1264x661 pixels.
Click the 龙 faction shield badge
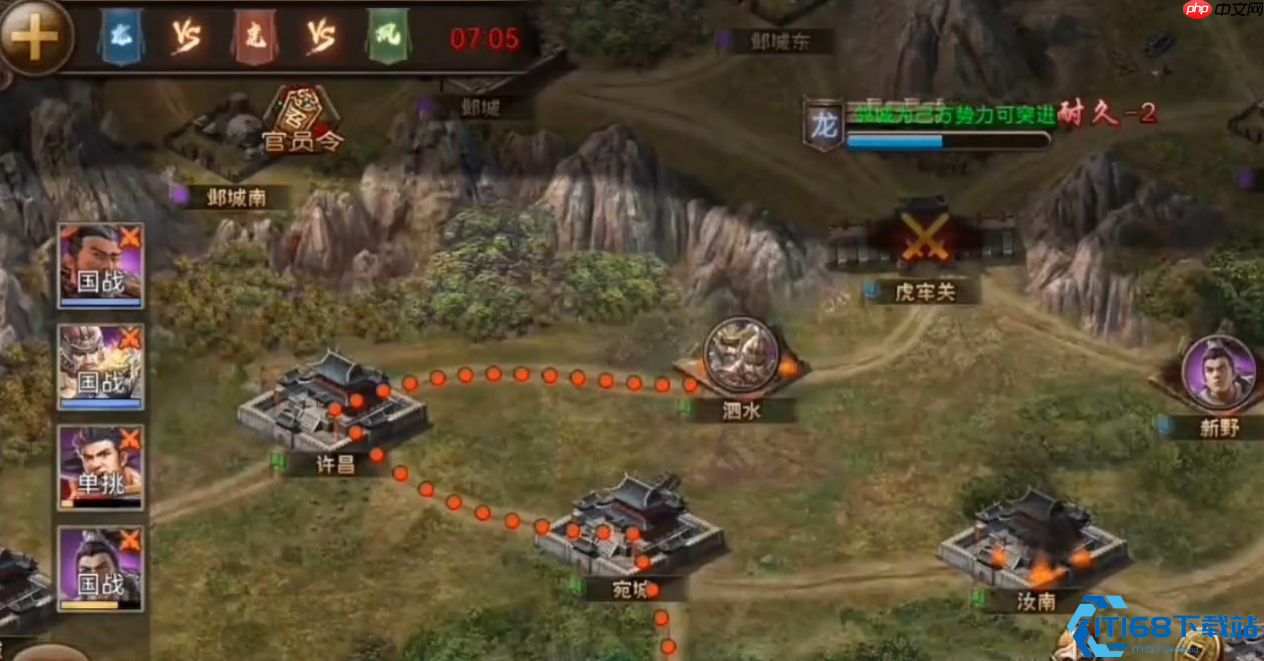[x=825, y=126]
